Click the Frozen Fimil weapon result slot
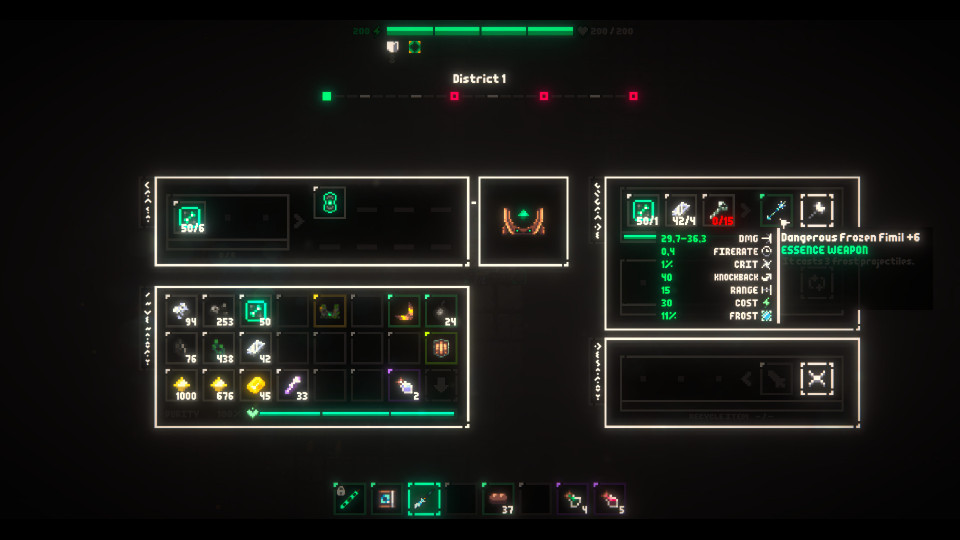The image size is (960, 540). click(775, 210)
